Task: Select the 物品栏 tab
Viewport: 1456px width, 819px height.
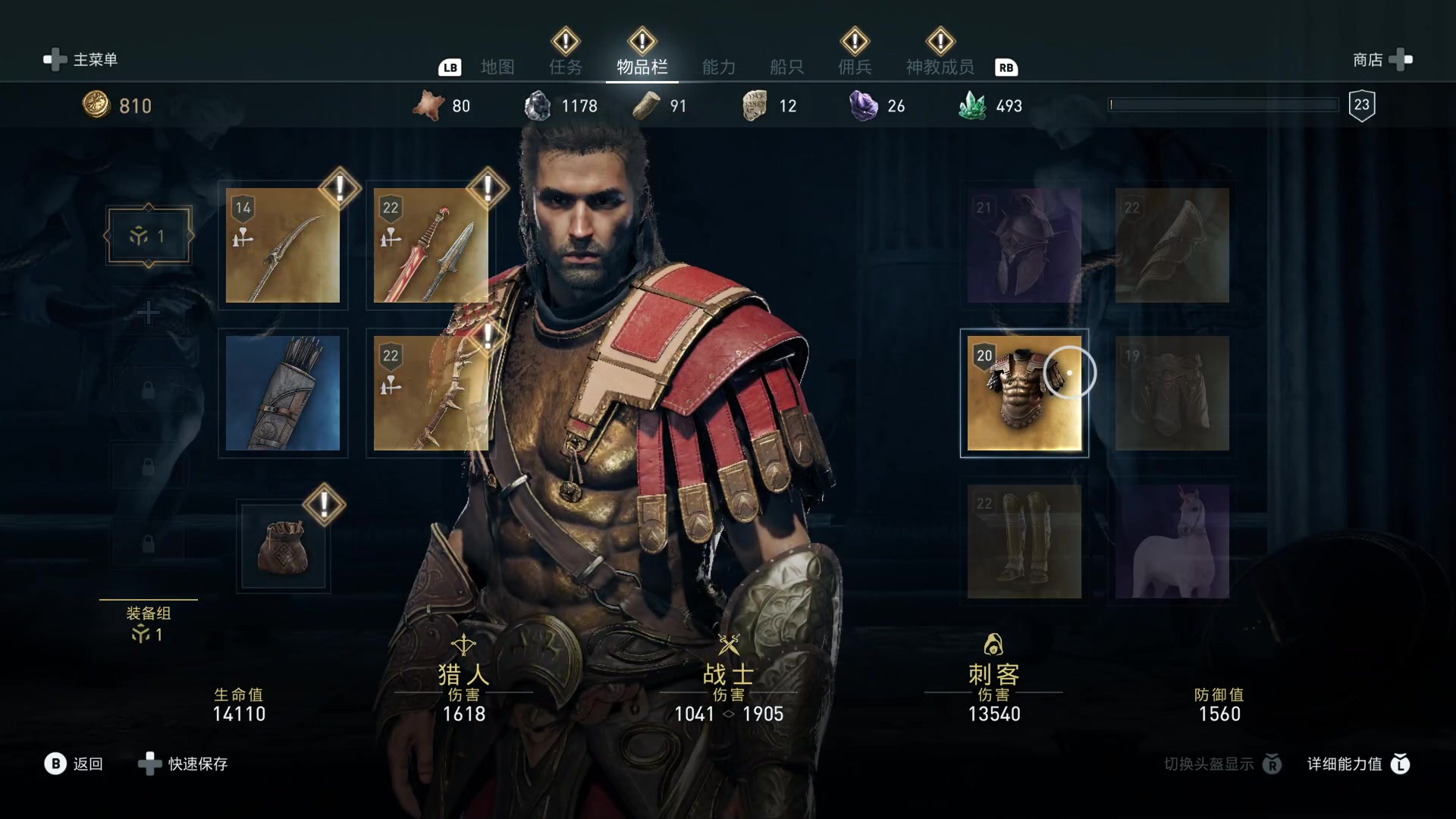Action: pos(642,67)
